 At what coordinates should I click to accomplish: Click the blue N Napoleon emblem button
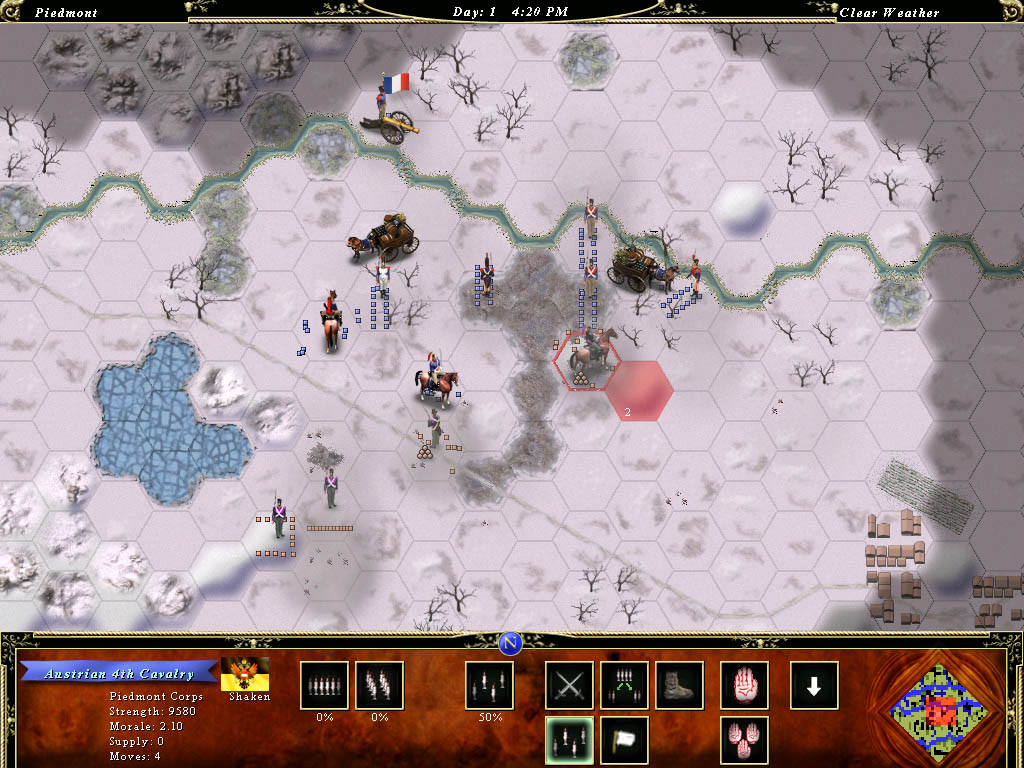[x=512, y=641]
